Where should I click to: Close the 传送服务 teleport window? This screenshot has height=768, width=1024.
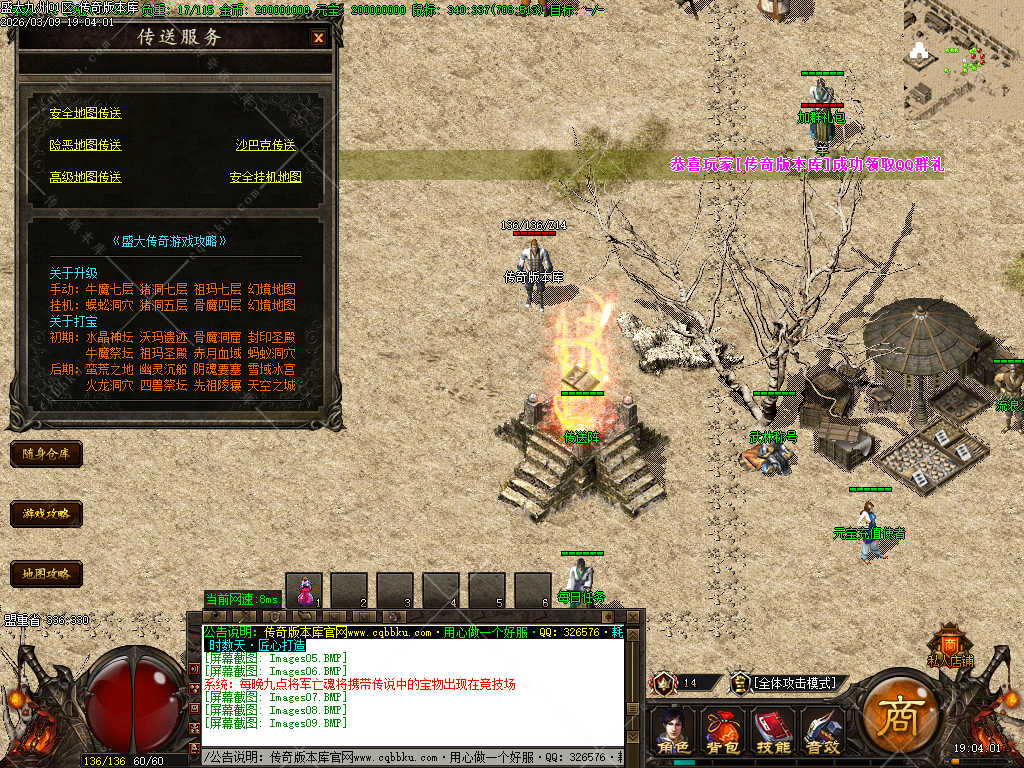coord(318,38)
